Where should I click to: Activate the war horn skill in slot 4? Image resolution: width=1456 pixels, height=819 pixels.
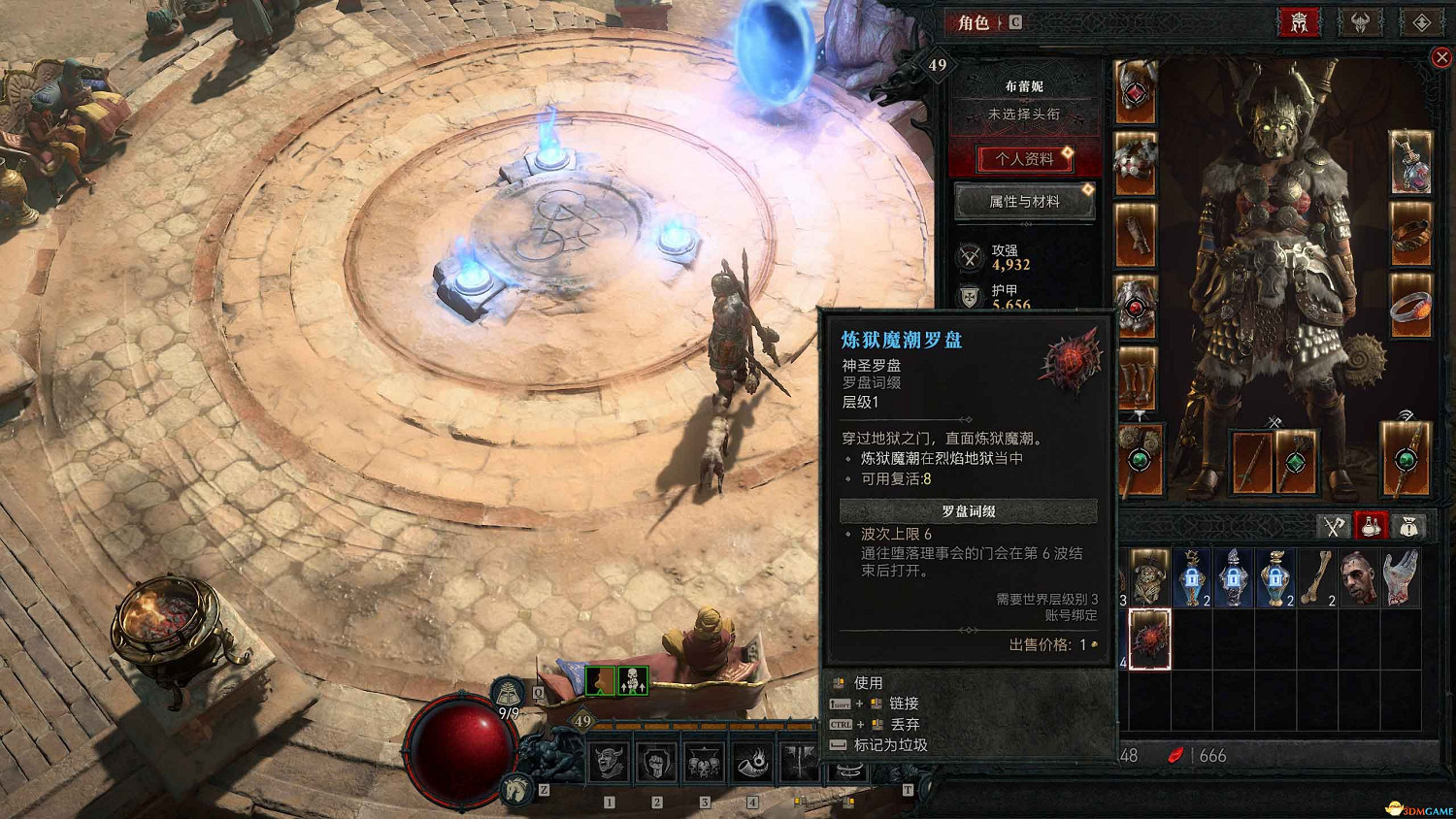click(x=754, y=764)
